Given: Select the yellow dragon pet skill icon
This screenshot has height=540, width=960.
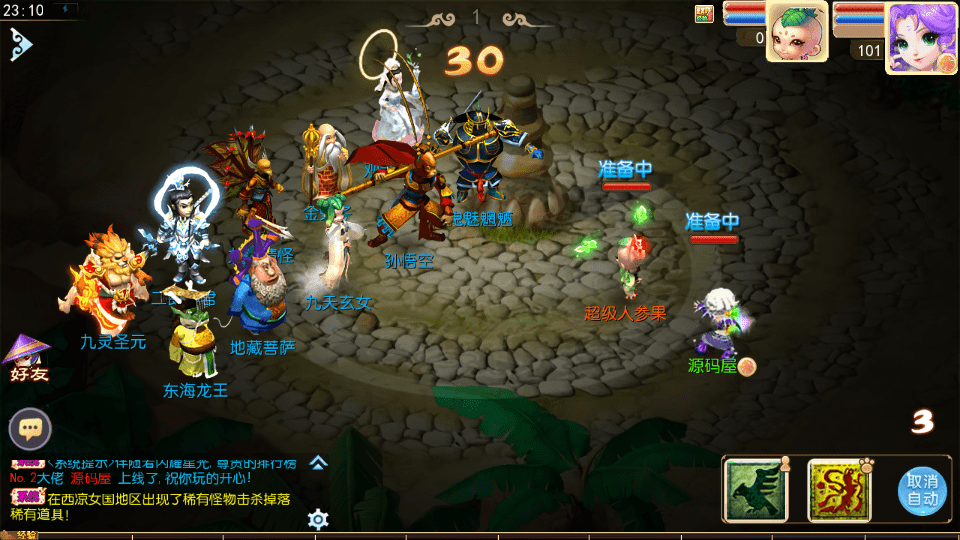Looking at the screenshot, I should tap(838, 489).
